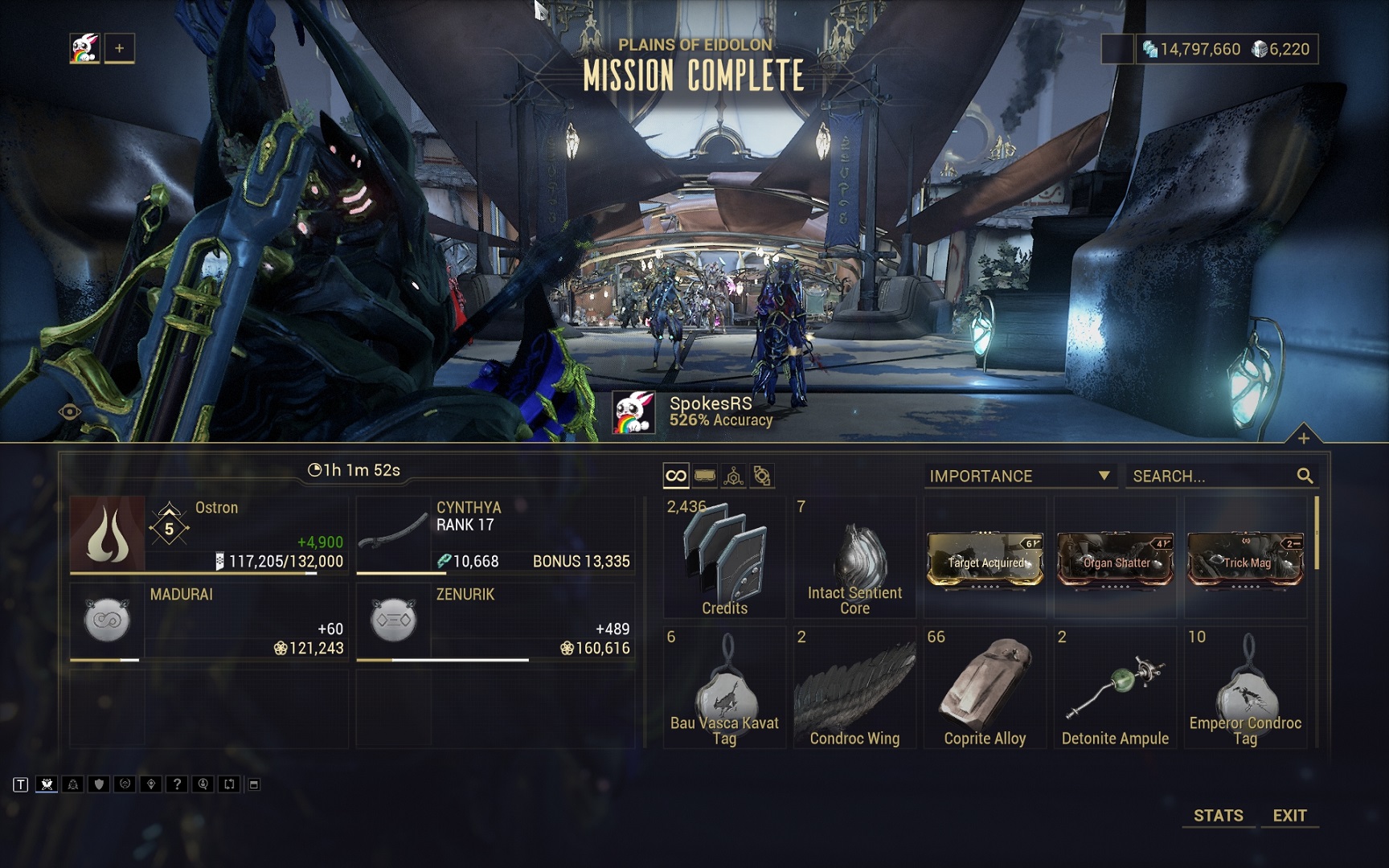Toggle the eye visibility icon
Image resolution: width=1389 pixels, height=868 pixels.
70,412
